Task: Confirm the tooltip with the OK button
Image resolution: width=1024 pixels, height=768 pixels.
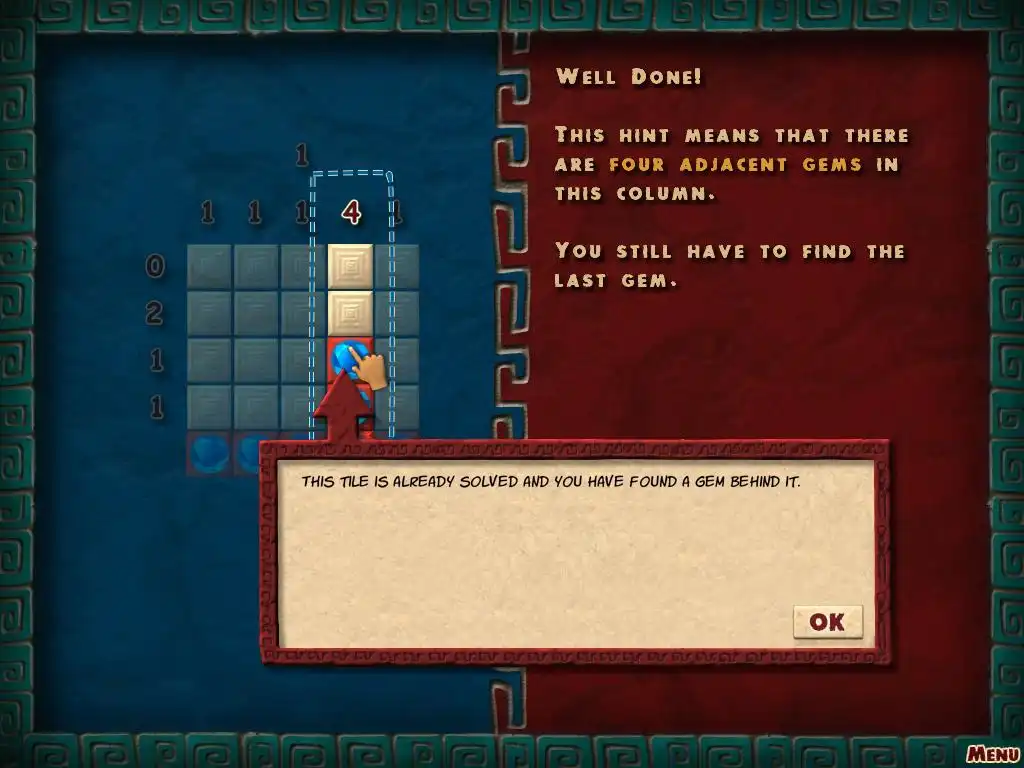Action: click(x=827, y=622)
